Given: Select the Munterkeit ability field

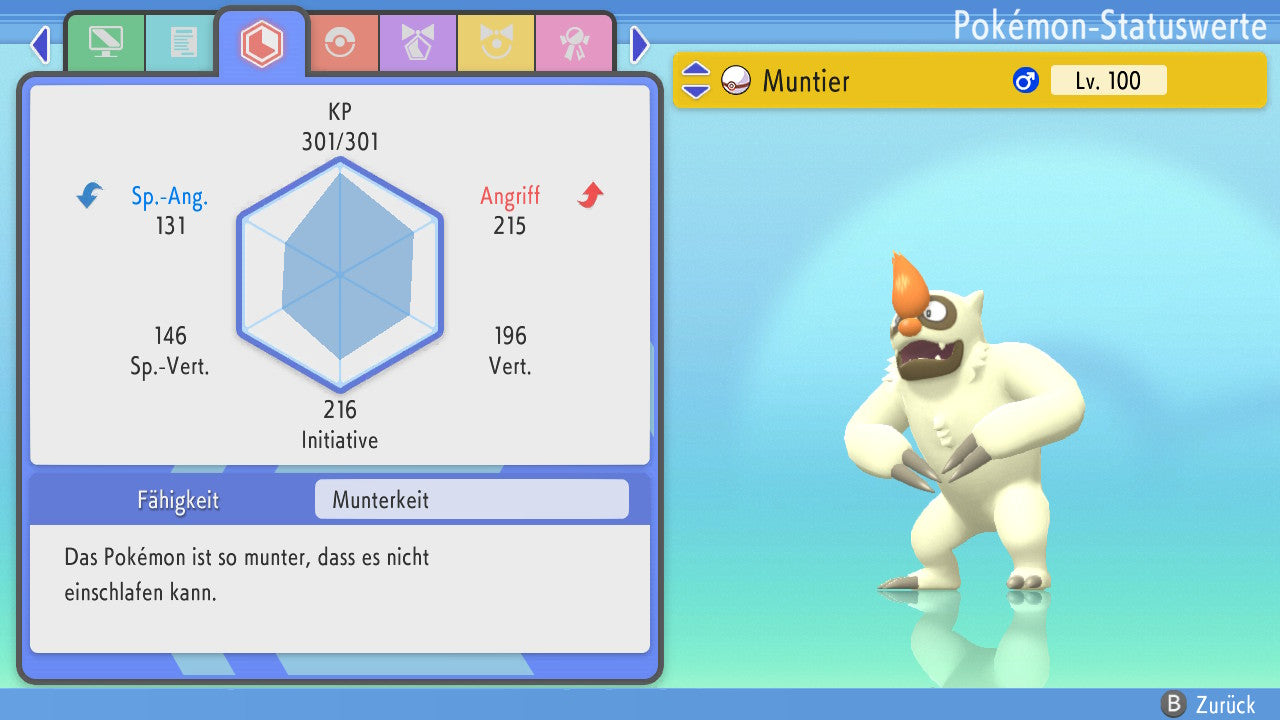Looking at the screenshot, I should (471, 499).
